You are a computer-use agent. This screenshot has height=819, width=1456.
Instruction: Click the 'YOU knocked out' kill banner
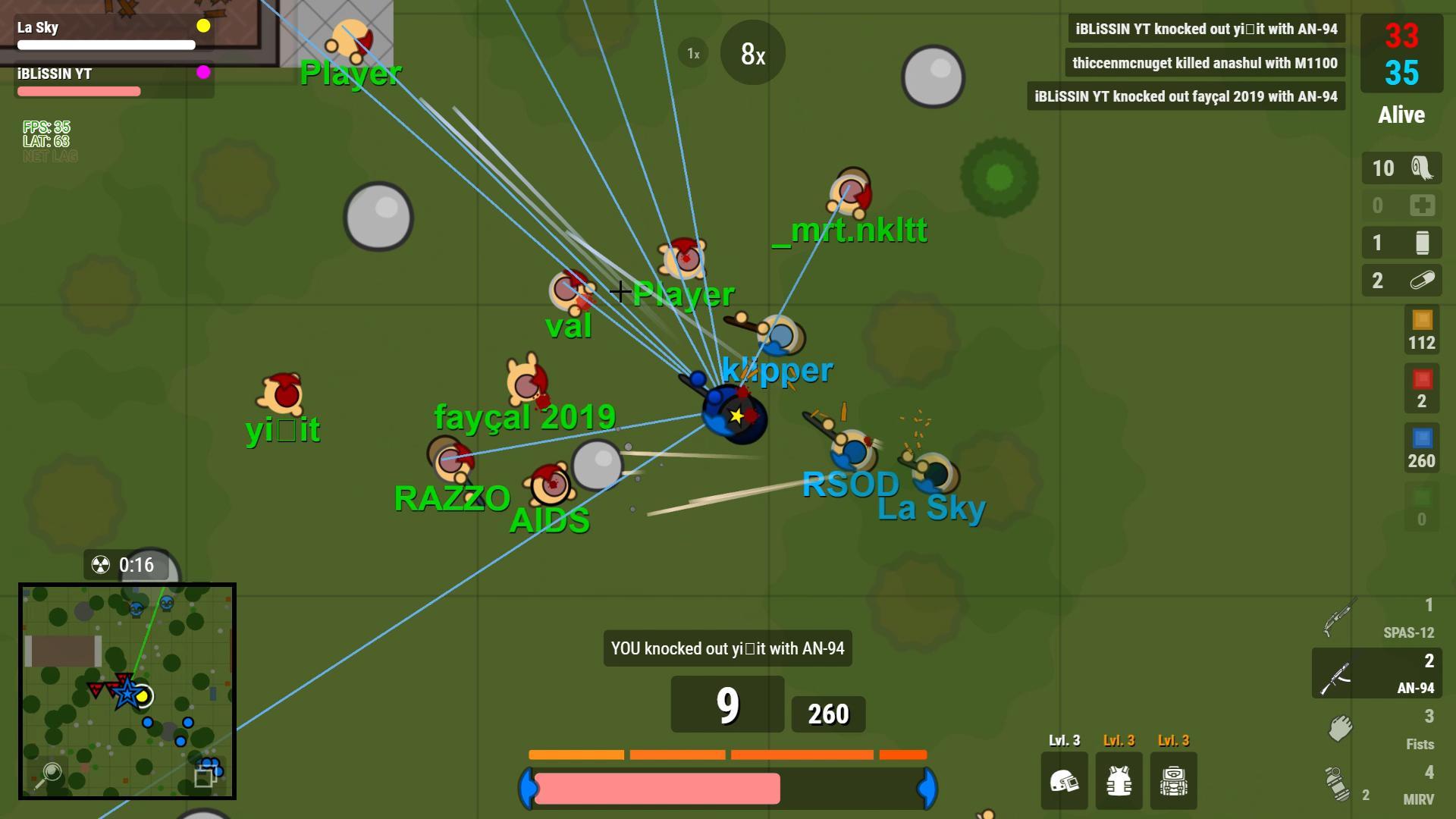point(727,648)
